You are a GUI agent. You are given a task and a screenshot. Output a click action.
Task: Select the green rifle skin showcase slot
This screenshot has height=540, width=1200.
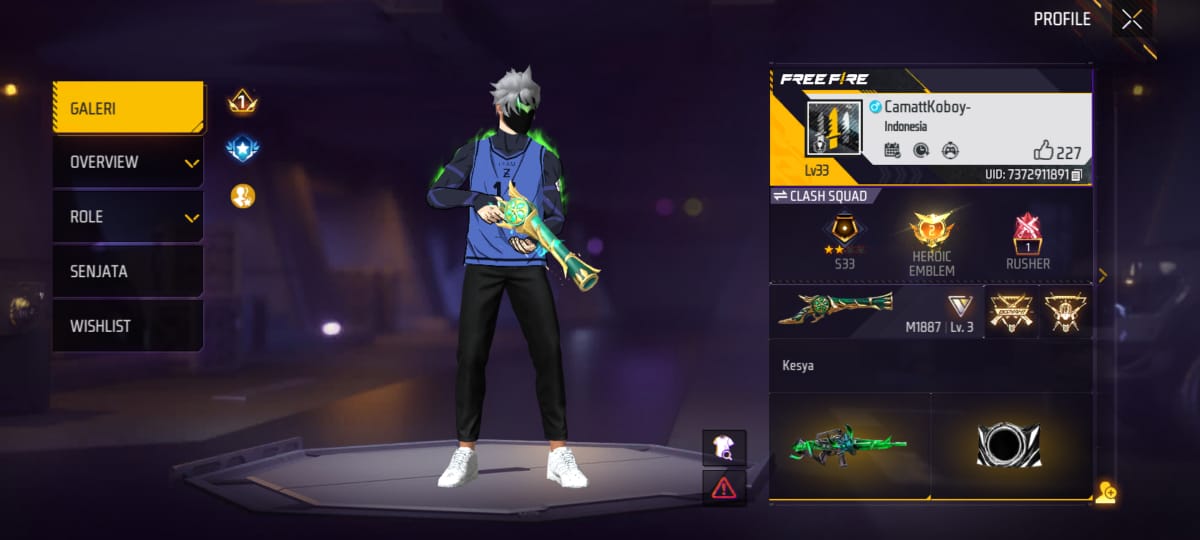point(850,445)
